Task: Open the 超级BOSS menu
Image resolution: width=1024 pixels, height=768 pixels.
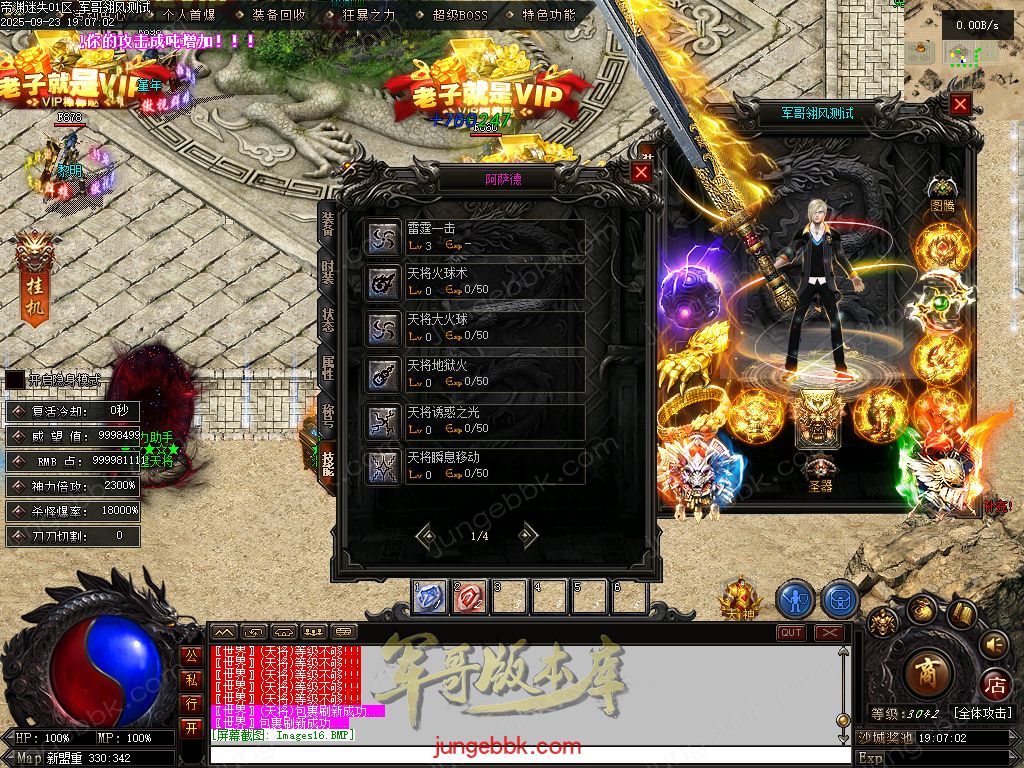Action: tap(460, 15)
